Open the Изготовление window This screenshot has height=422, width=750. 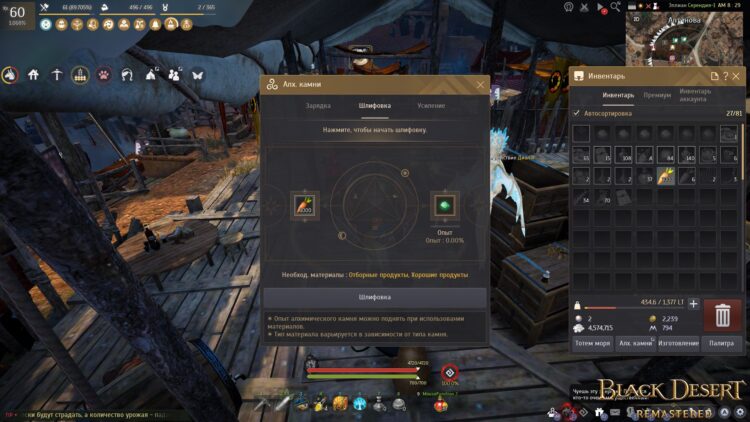678,343
